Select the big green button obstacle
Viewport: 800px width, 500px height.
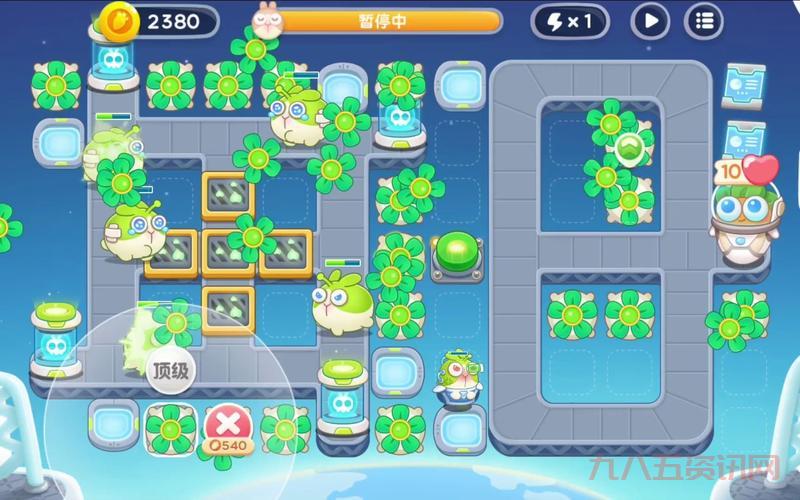click(x=457, y=250)
